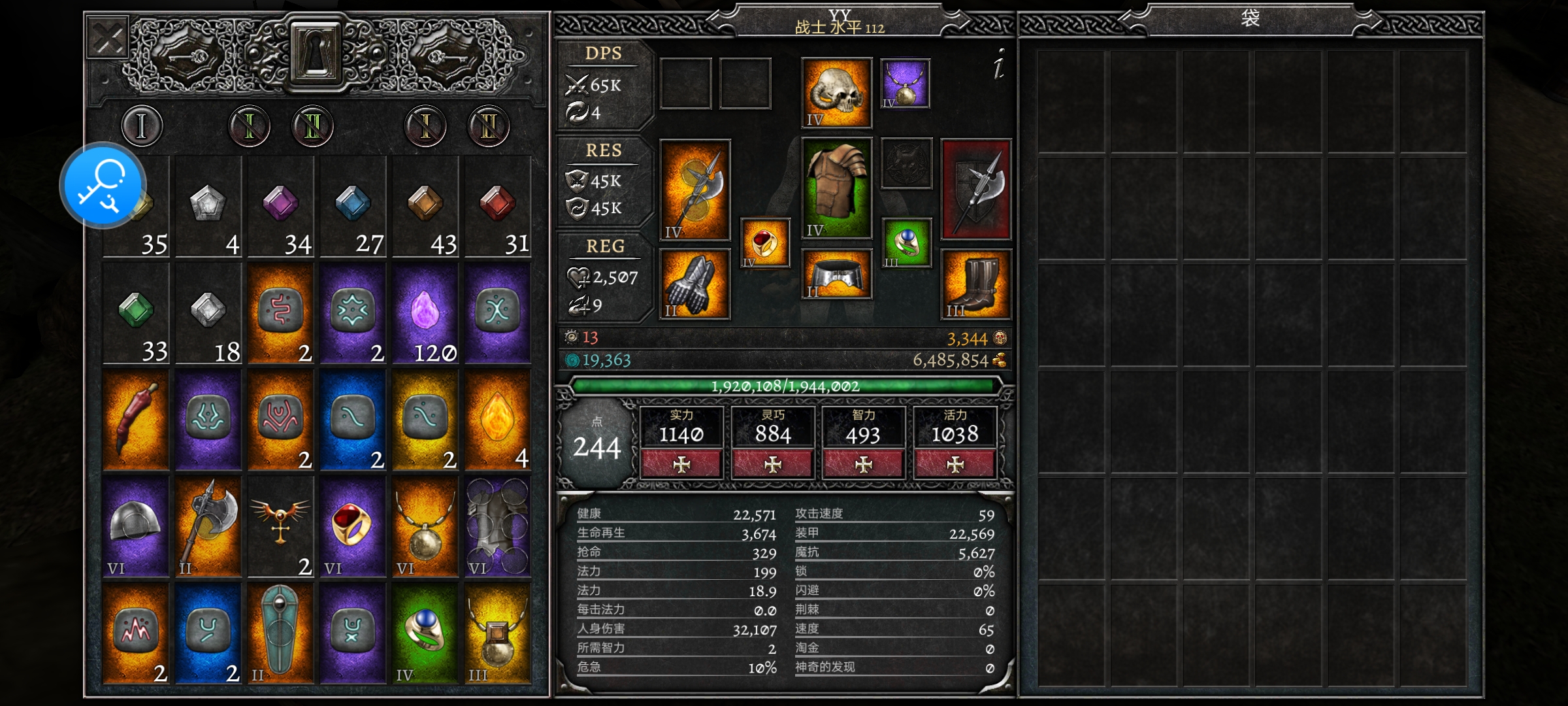This screenshot has width=1568, height=706.
Task: Select the purple gem stack of 34
Action: 280,208
